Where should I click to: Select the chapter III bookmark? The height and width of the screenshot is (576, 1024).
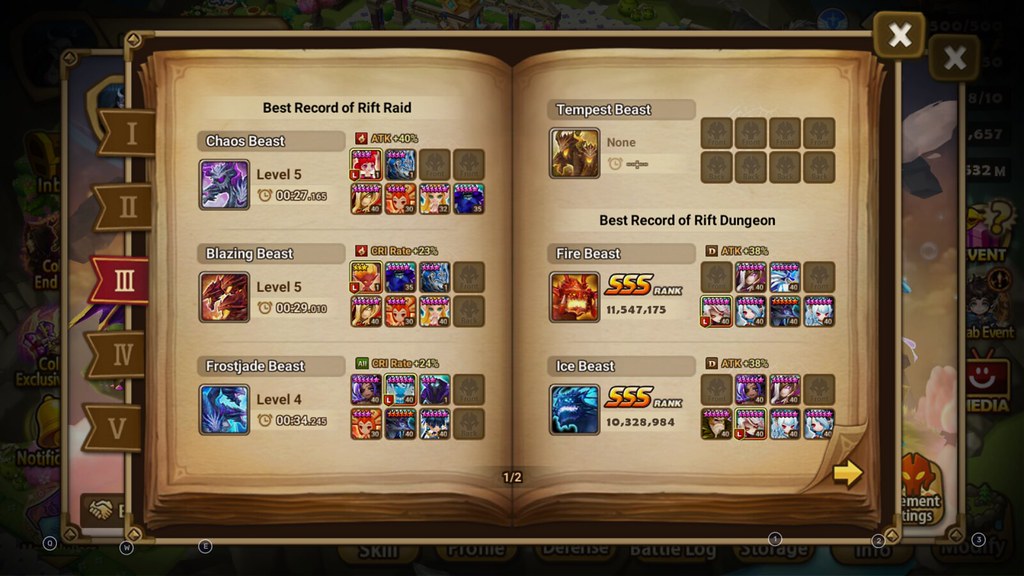click(x=122, y=281)
